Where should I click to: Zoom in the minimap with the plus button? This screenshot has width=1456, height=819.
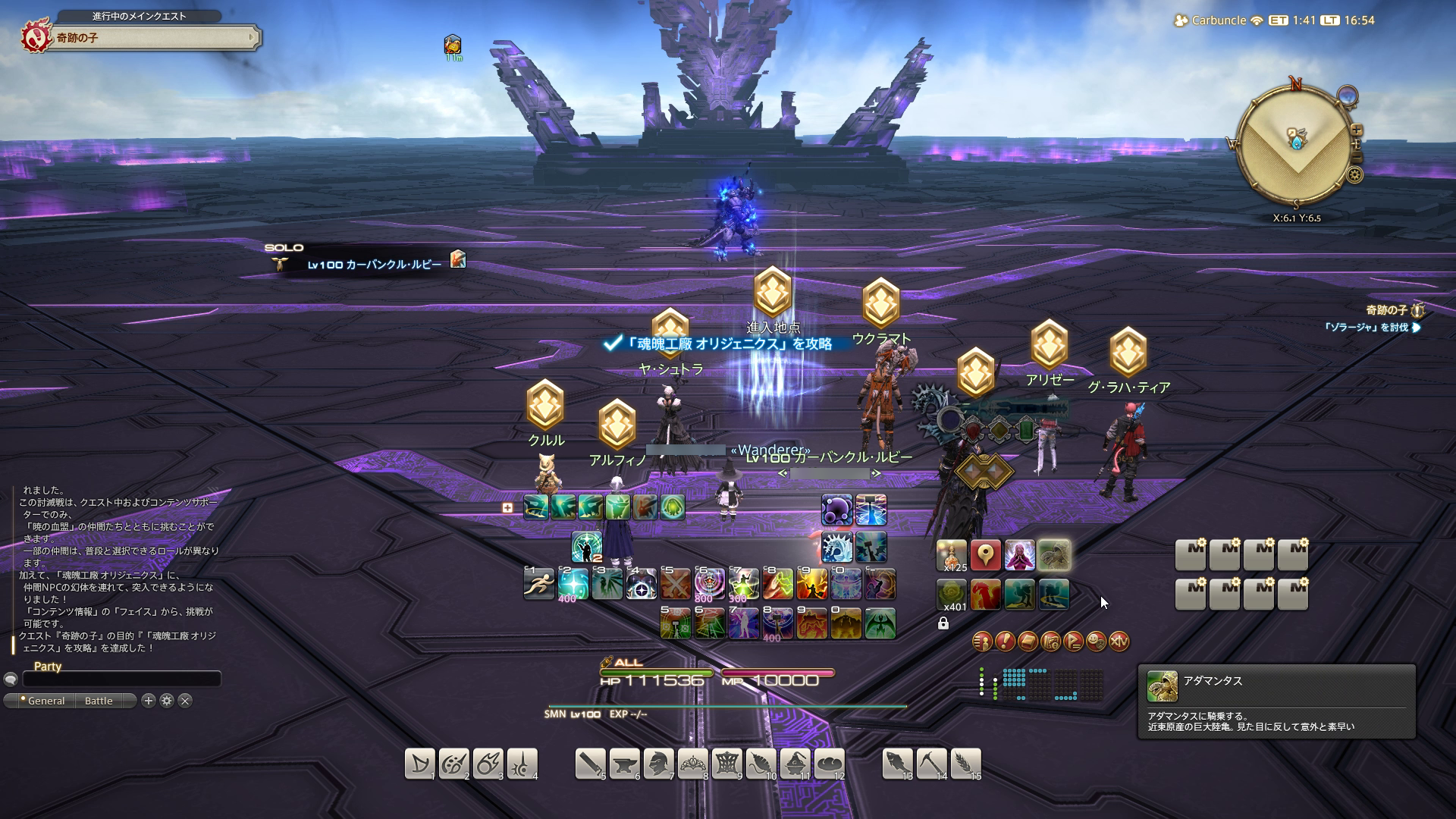tap(1356, 130)
